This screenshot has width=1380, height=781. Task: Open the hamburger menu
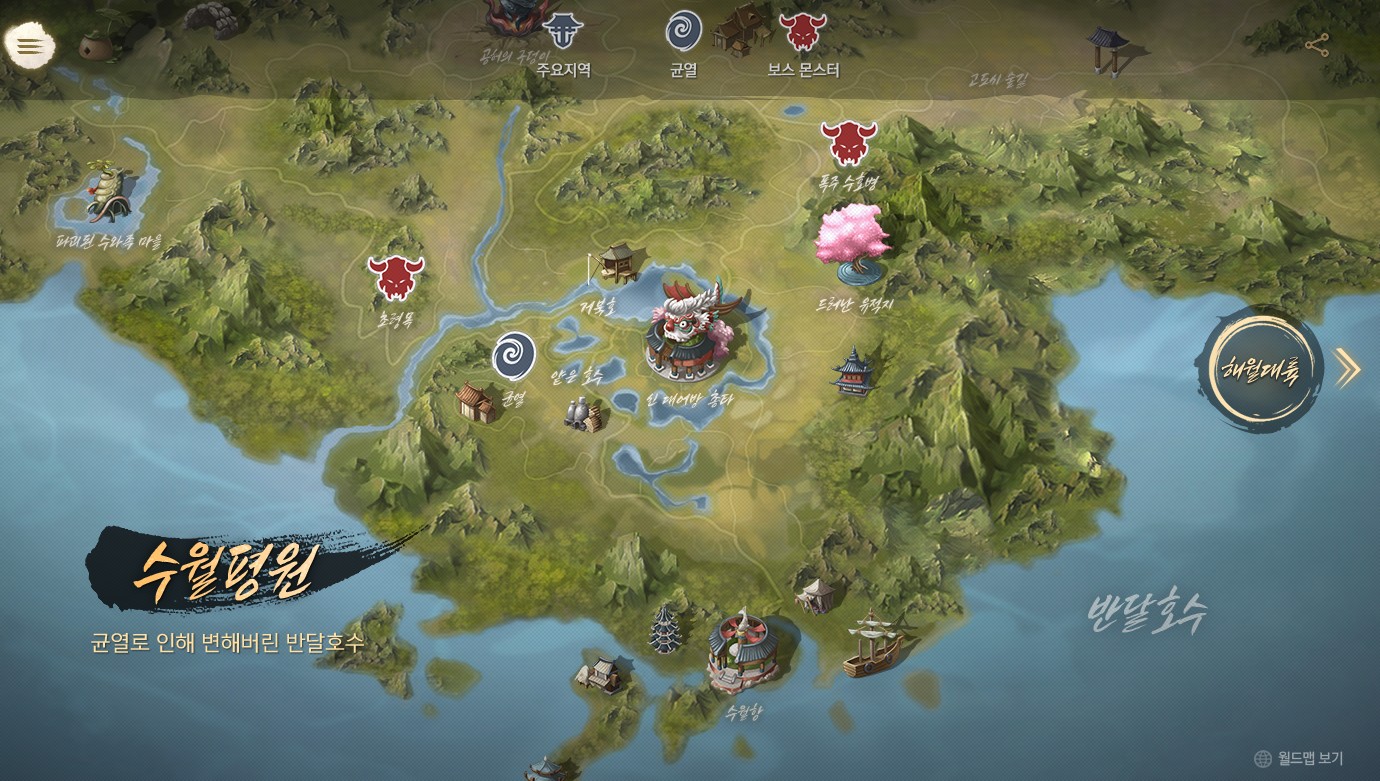[x=30, y=45]
